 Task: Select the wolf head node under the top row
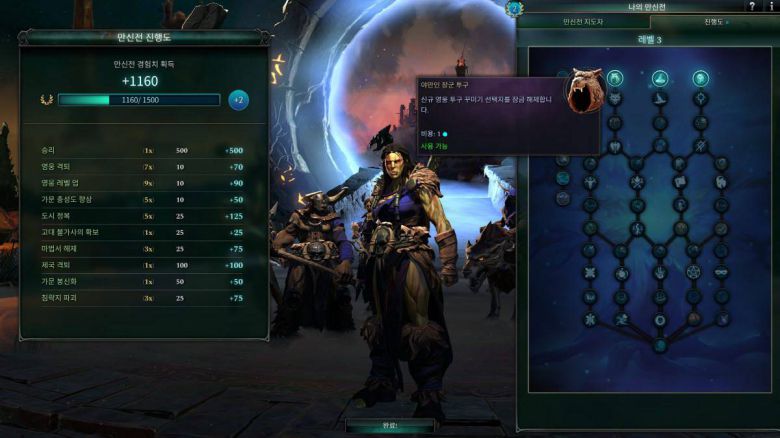tap(616, 99)
